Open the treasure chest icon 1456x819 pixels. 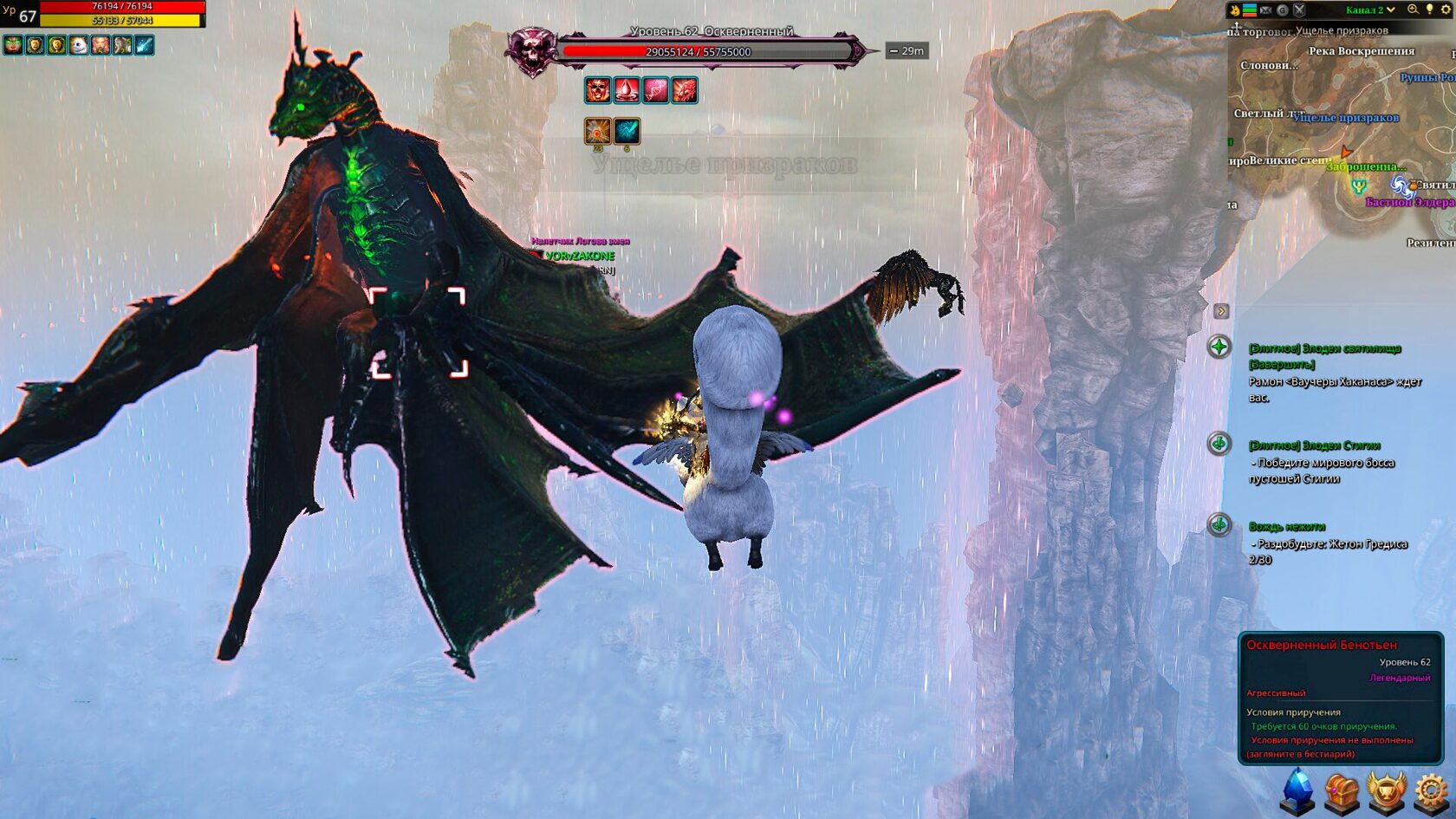click(x=1342, y=792)
